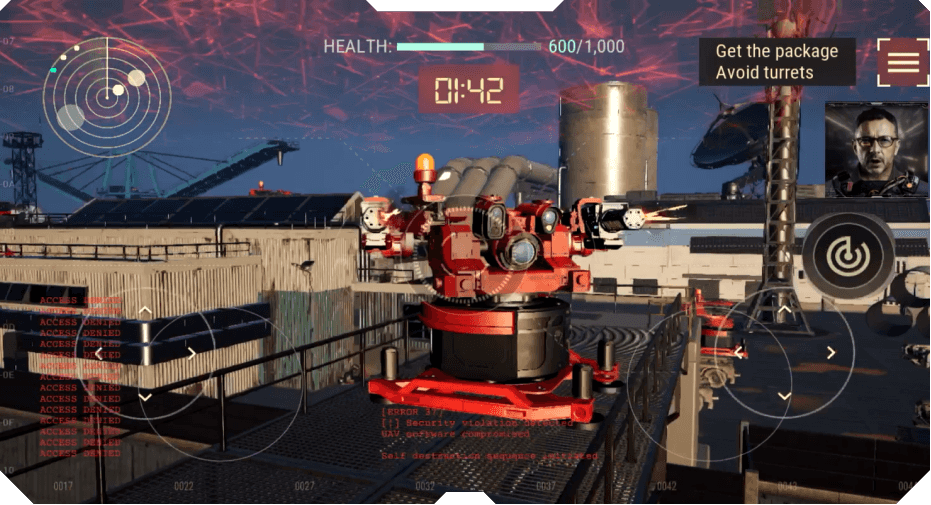Tap the right arrow on the right joystick
Screen dimensions: 931x505
pyautogui.click(x=831, y=352)
